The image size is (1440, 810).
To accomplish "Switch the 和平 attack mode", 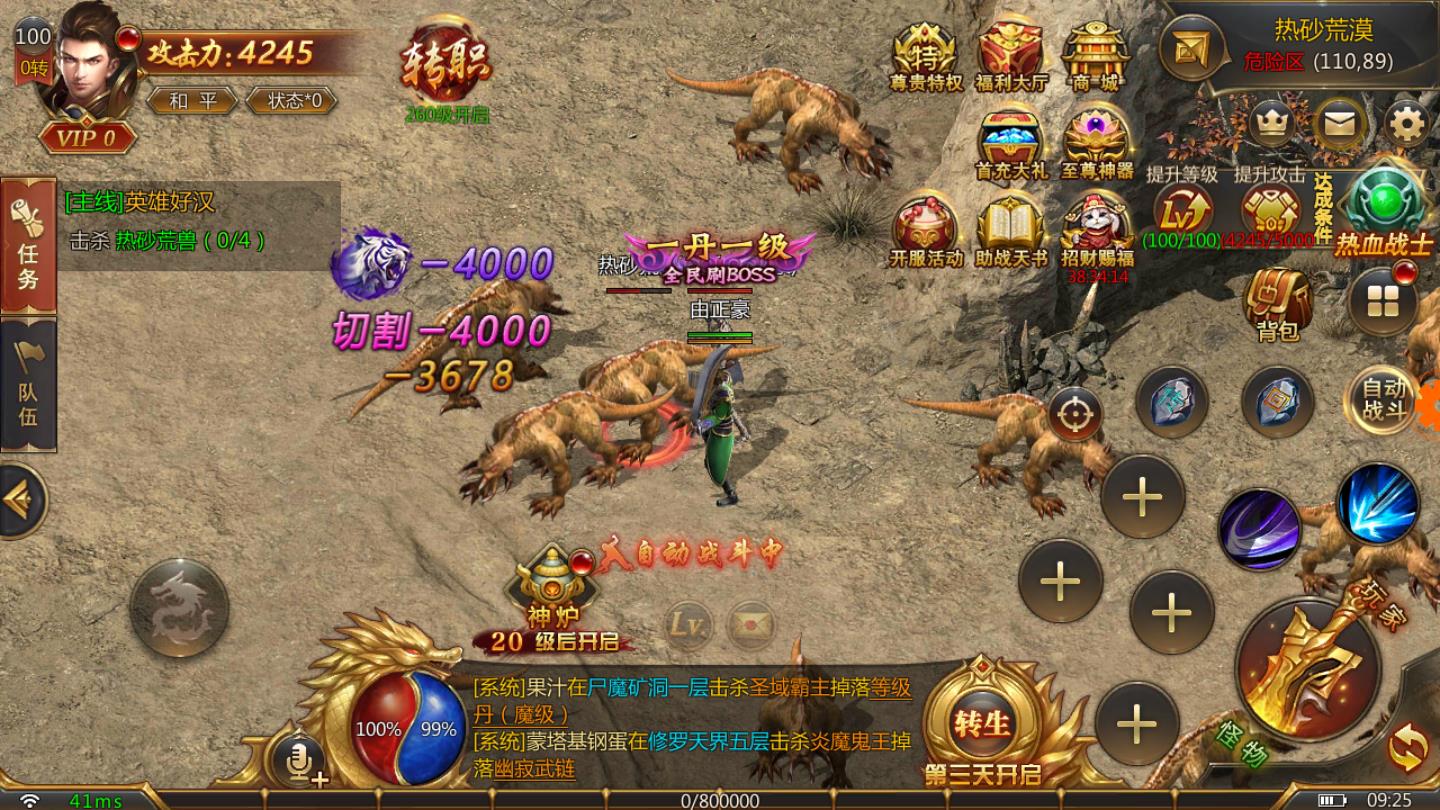I will 191,101.
